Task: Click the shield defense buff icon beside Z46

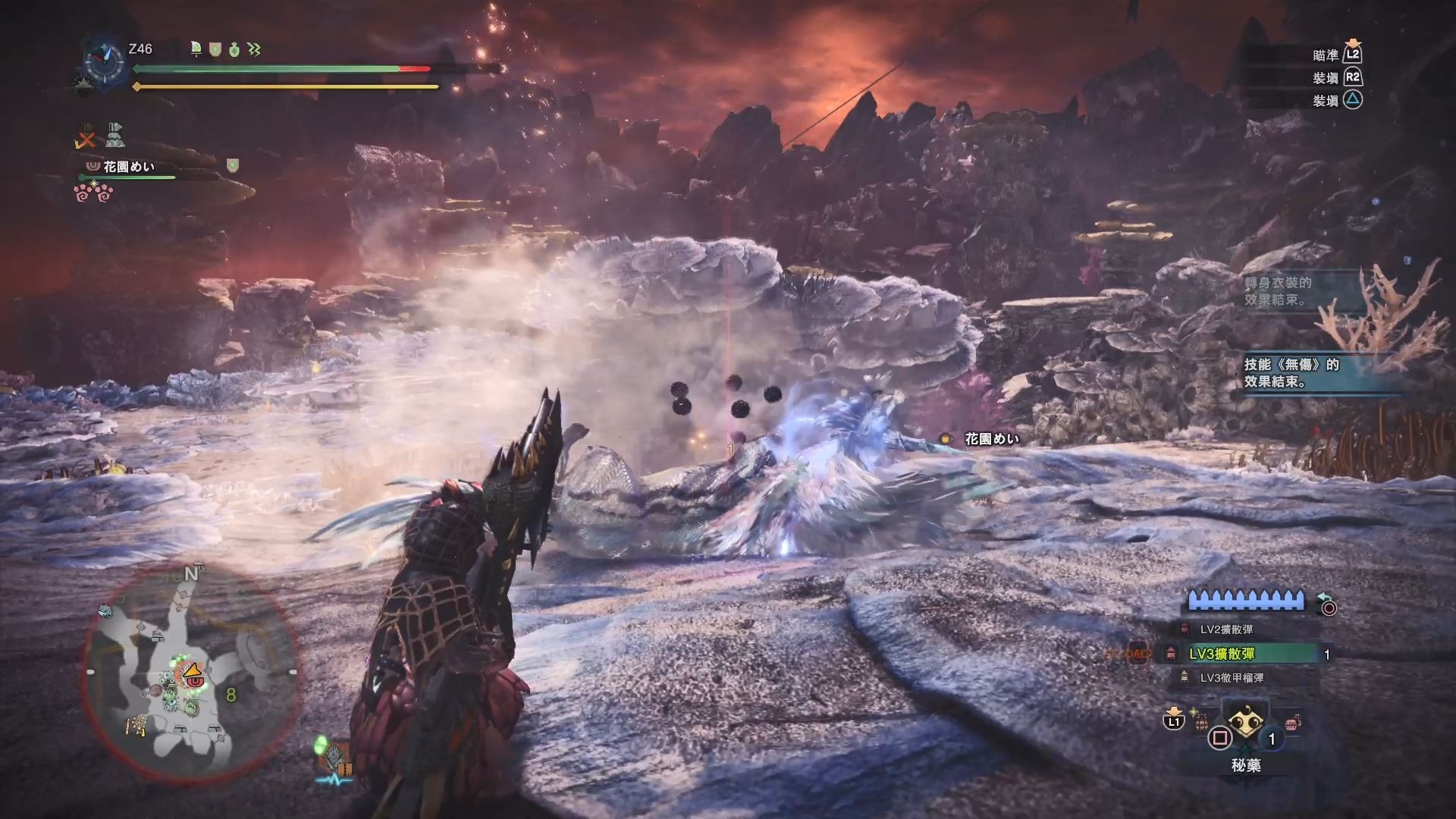Action: 215,50
